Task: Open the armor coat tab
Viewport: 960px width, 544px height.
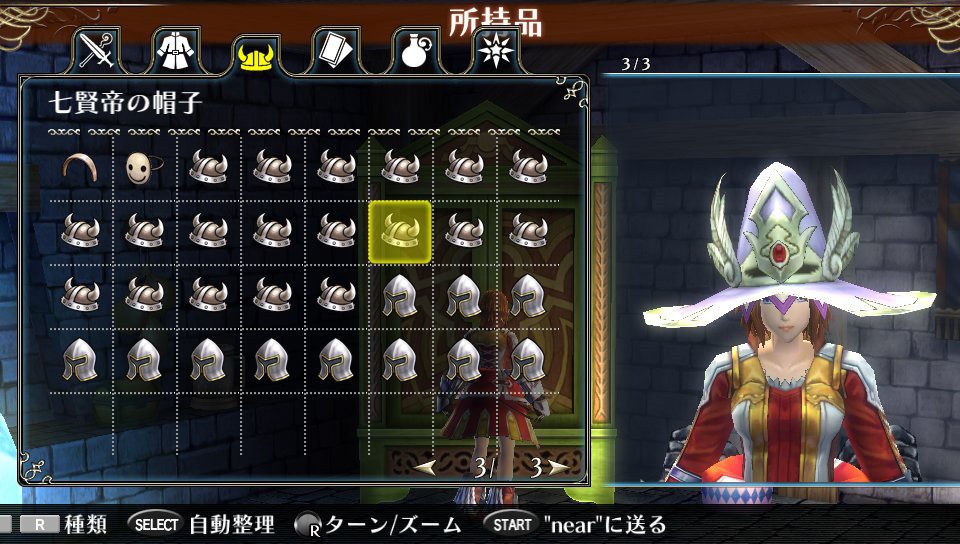Action: click(x=176, y=51)
